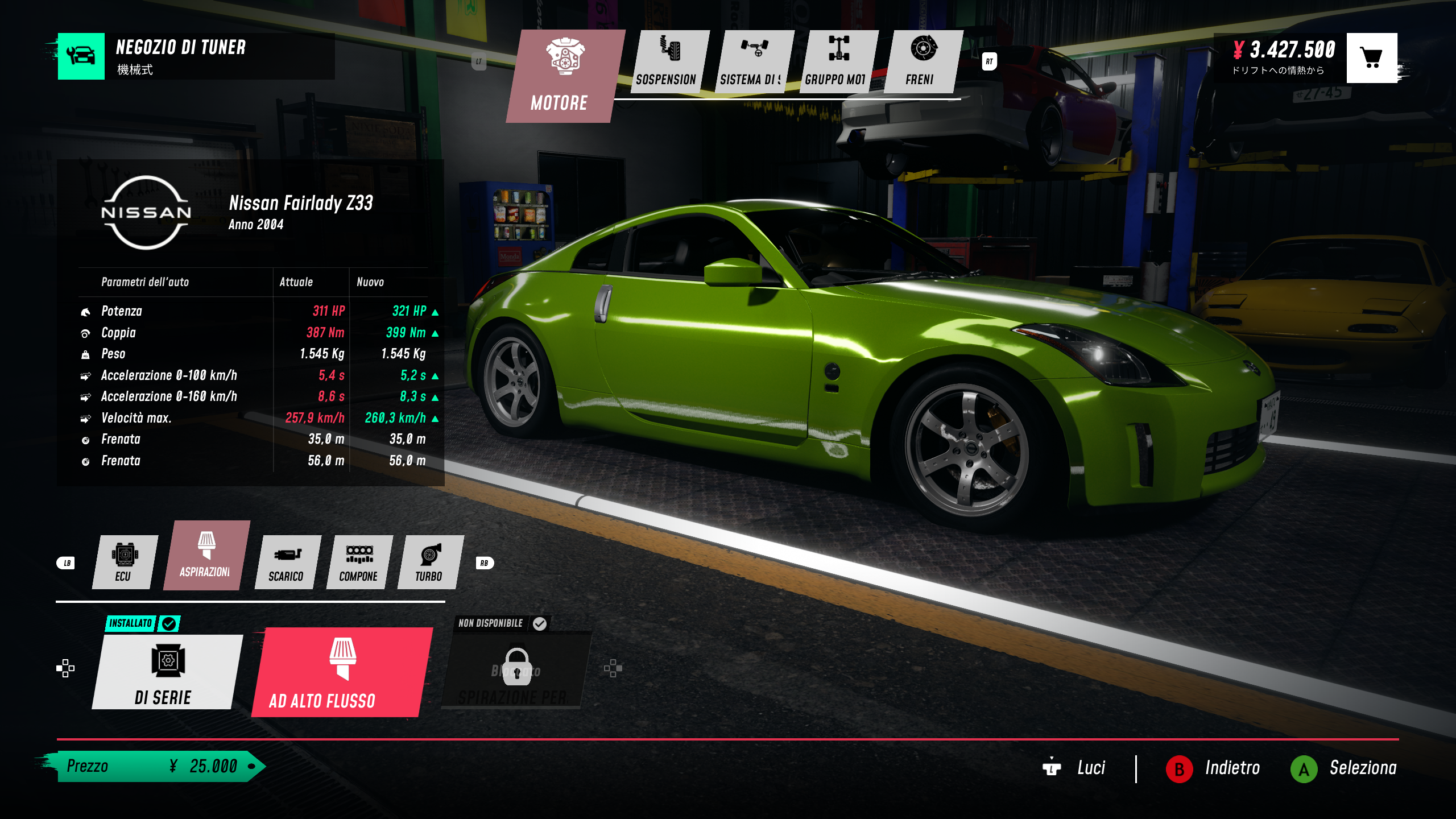The width and height of the screenshot is (1456, 819).
Task: Open the Componenti subcategory
Action: [358, 562]
